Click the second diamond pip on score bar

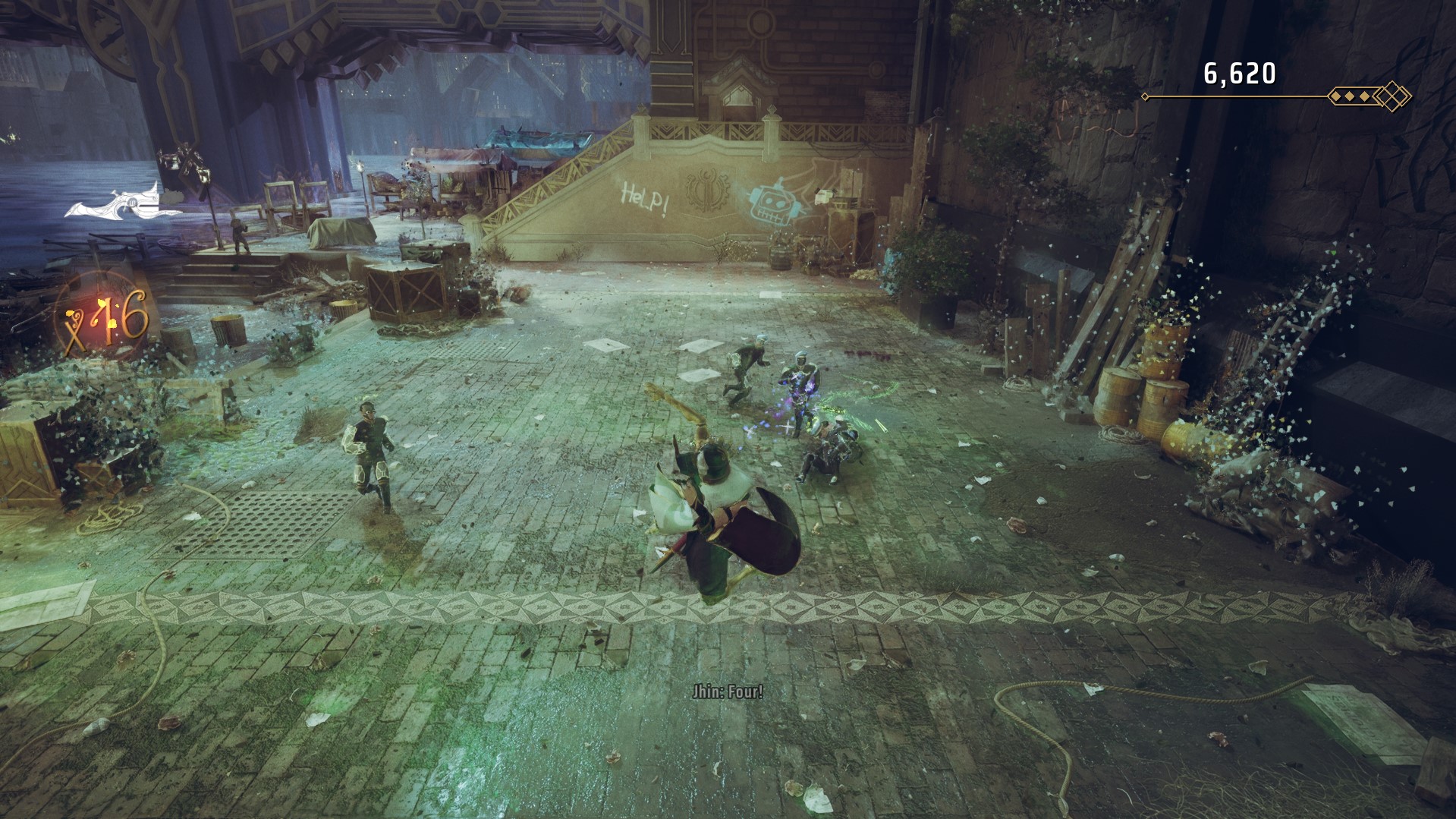pos(1348,96)
